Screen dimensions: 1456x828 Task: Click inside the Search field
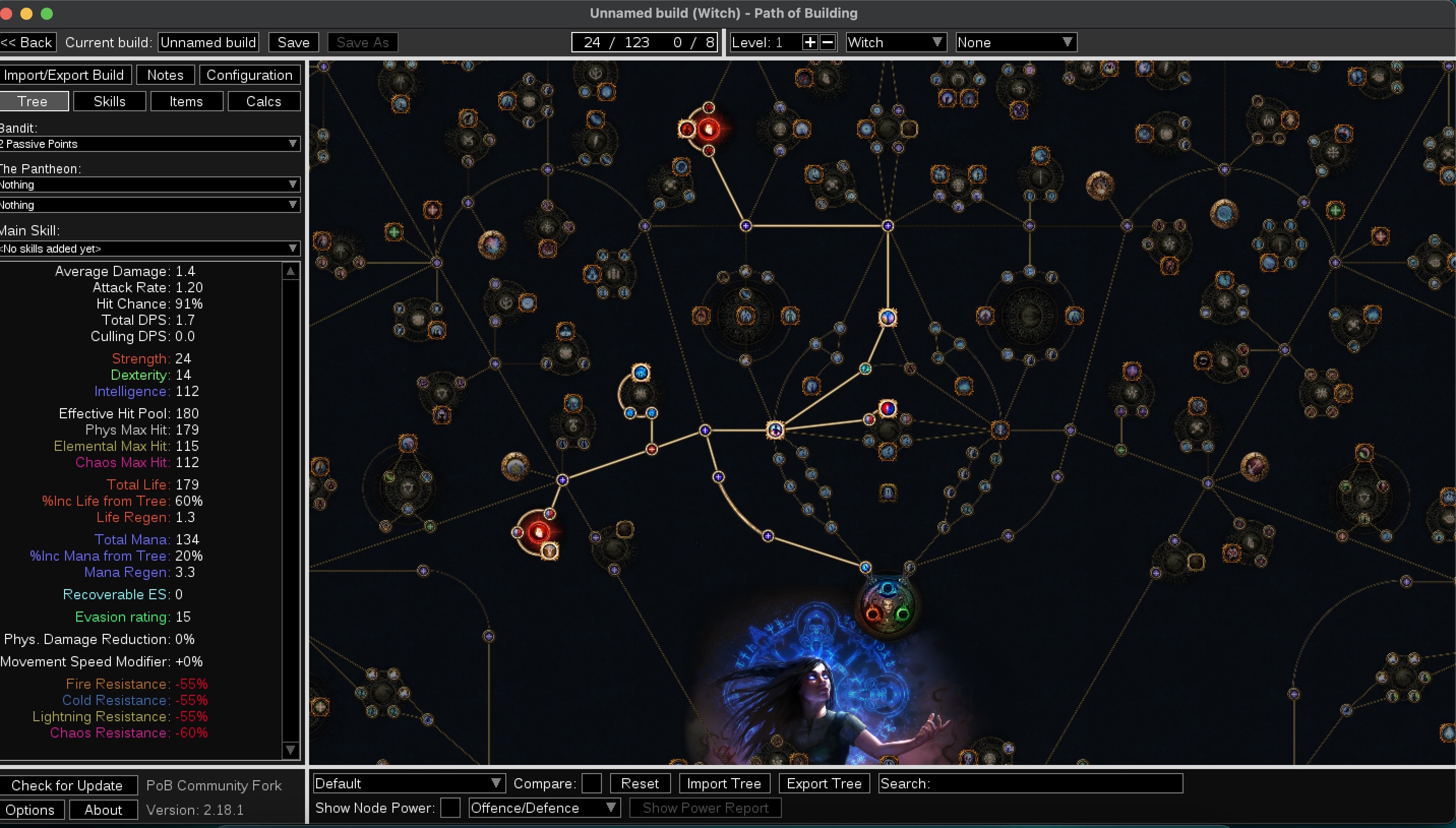pos(1029,783)
